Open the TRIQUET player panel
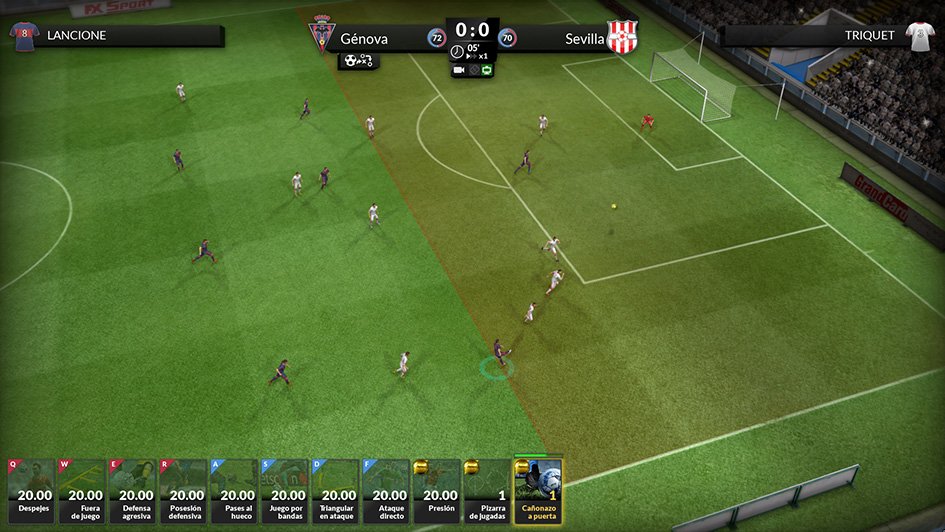Screen dimensions: 945x532 click(x=830, y=36)
